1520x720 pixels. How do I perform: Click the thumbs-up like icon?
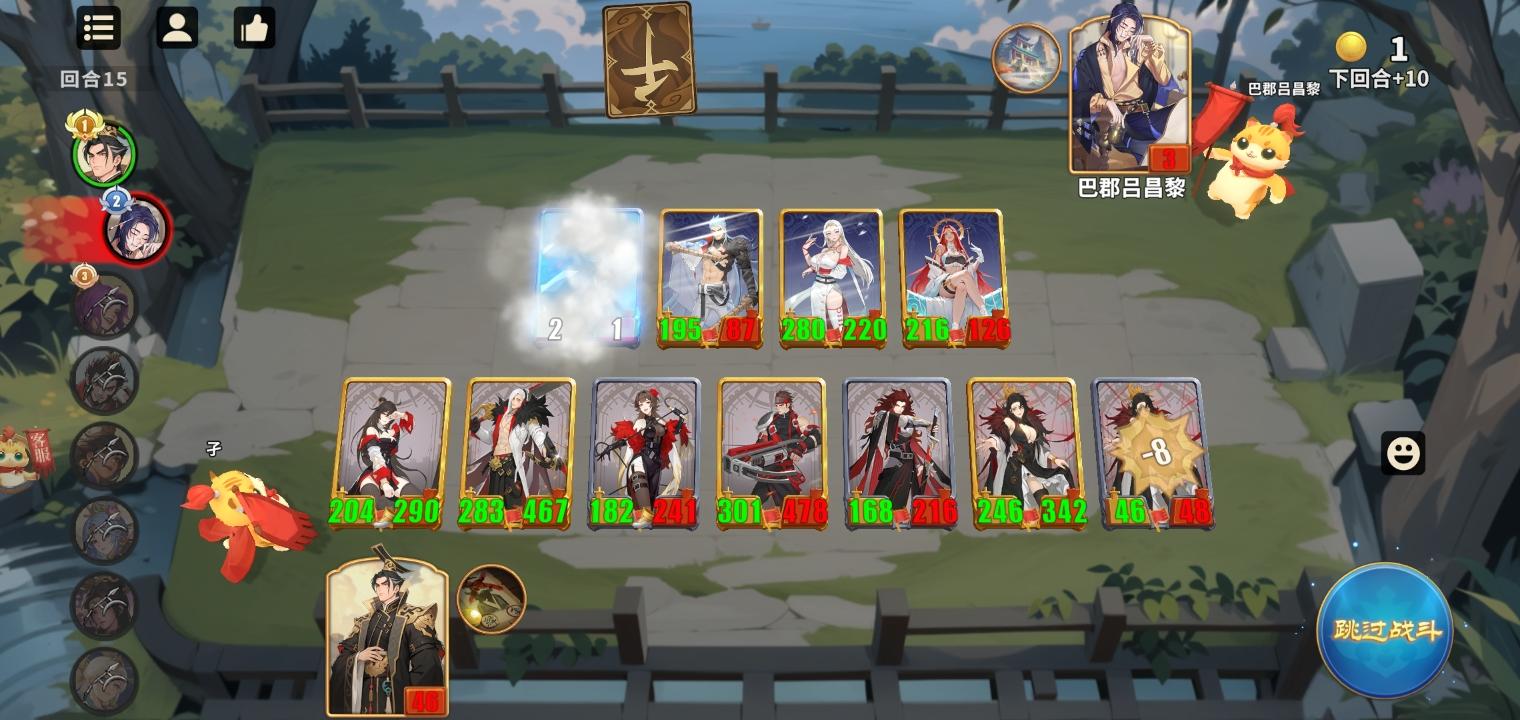[254, 28]
